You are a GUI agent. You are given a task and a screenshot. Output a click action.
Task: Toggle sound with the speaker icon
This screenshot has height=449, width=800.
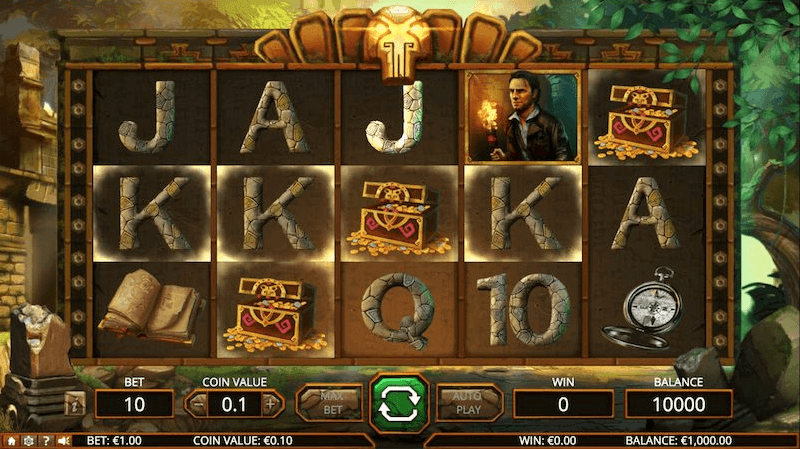click(63, 440)
